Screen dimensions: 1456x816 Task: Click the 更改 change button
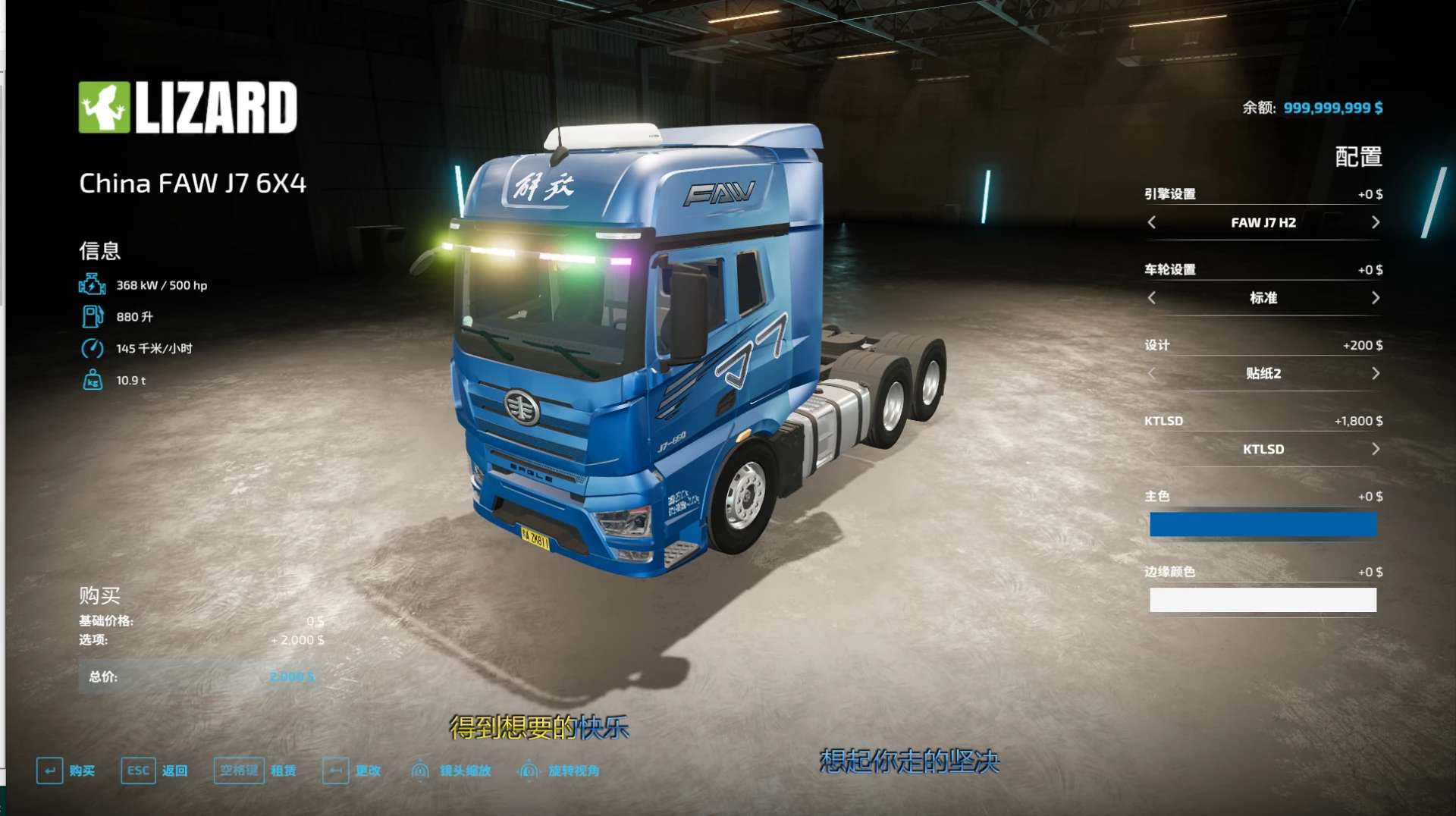click(352, 771)
